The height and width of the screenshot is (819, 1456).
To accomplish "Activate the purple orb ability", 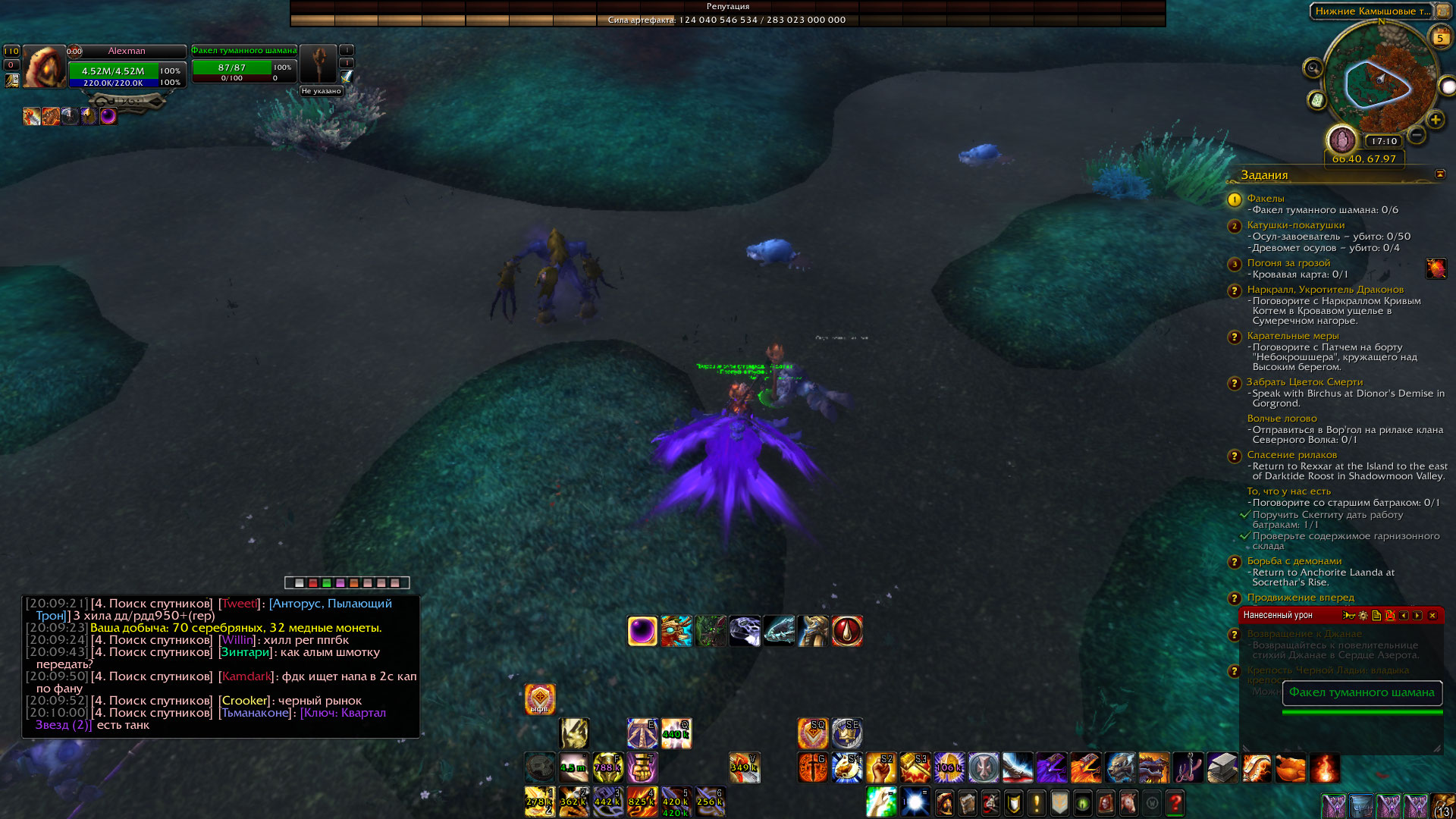I will [642, 631].
